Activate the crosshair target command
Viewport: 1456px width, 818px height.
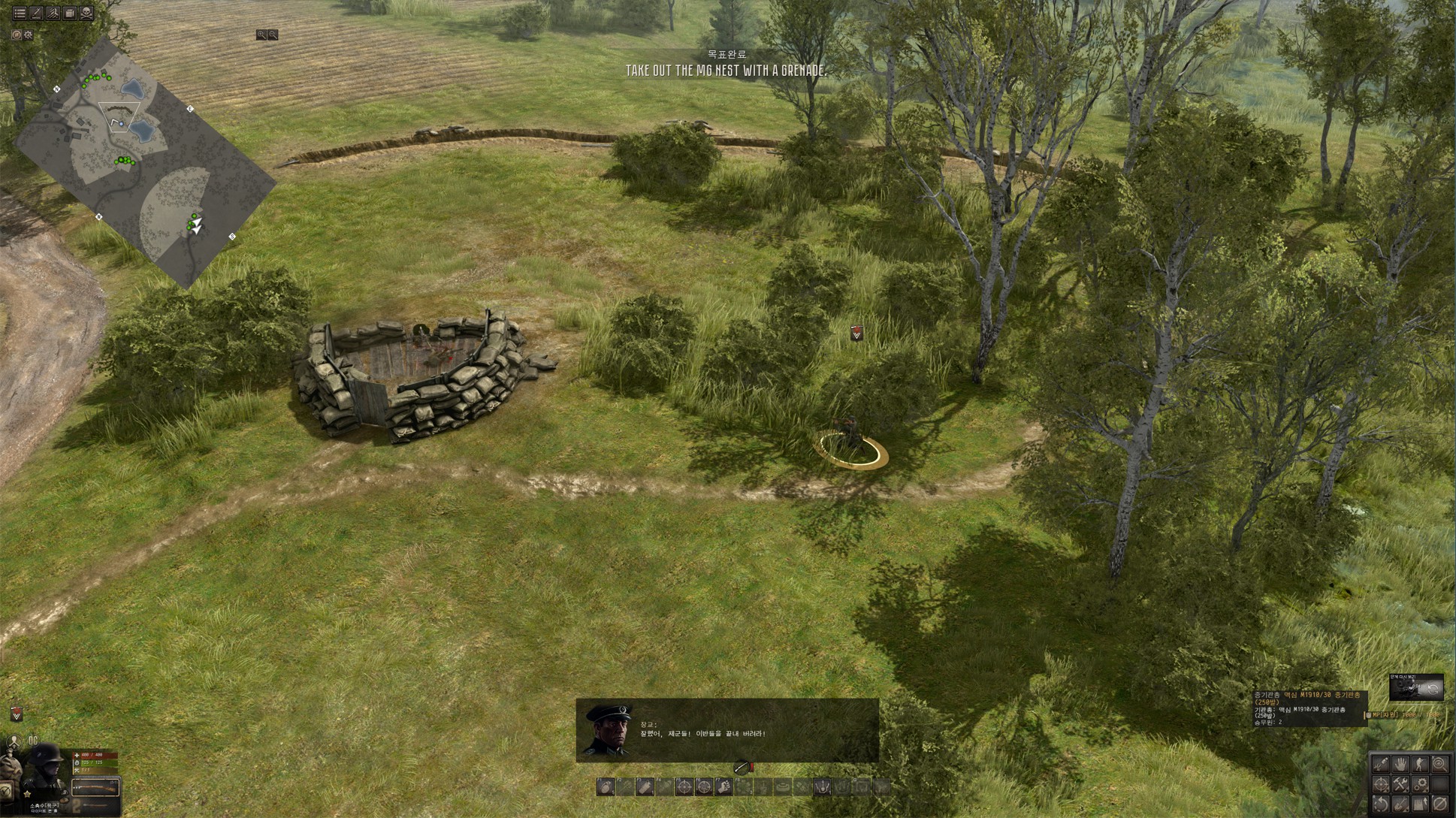pyautogui.click(x=1382, y=784)
